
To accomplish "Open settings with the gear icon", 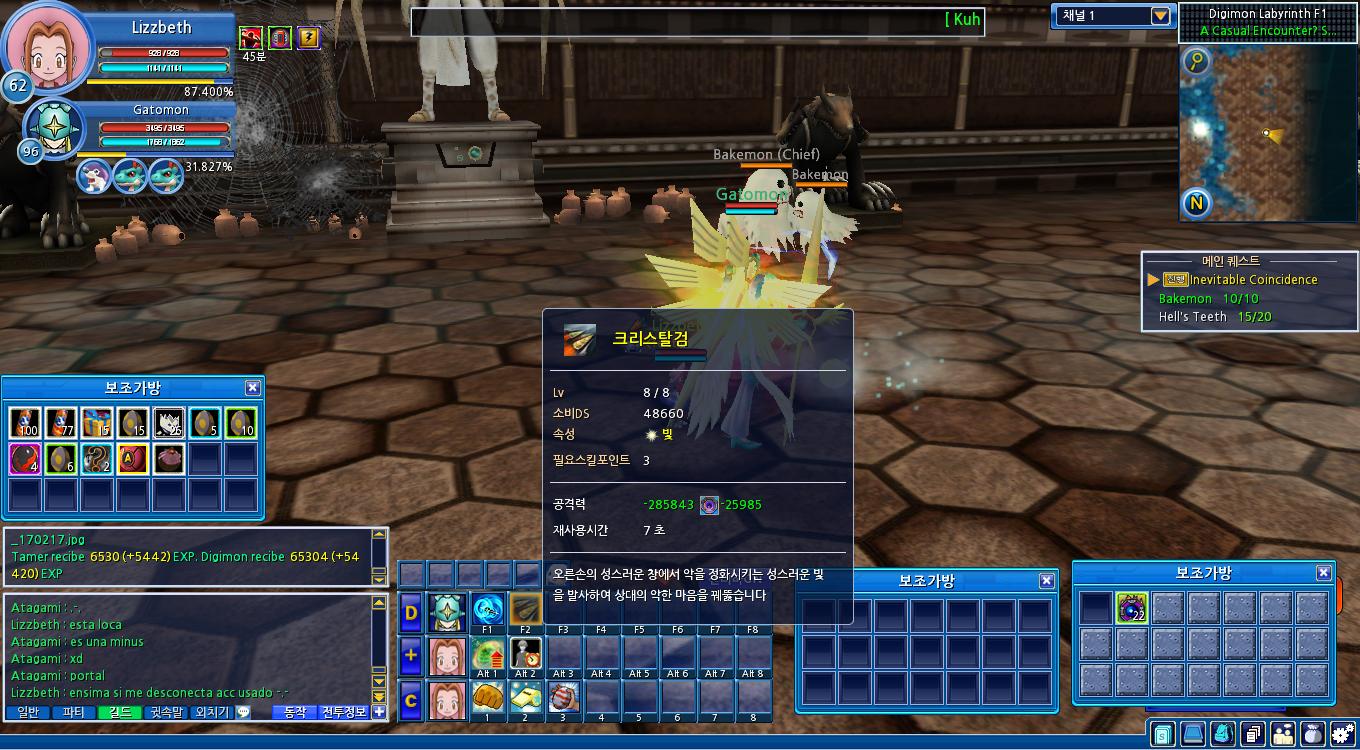I will click(x=1342, y=734).
